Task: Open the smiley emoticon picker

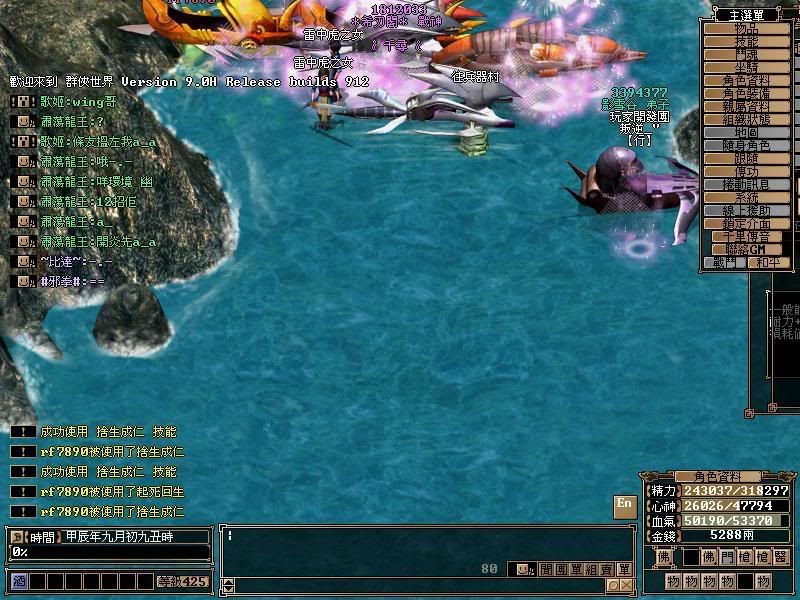Action: [x=522, y=569]
